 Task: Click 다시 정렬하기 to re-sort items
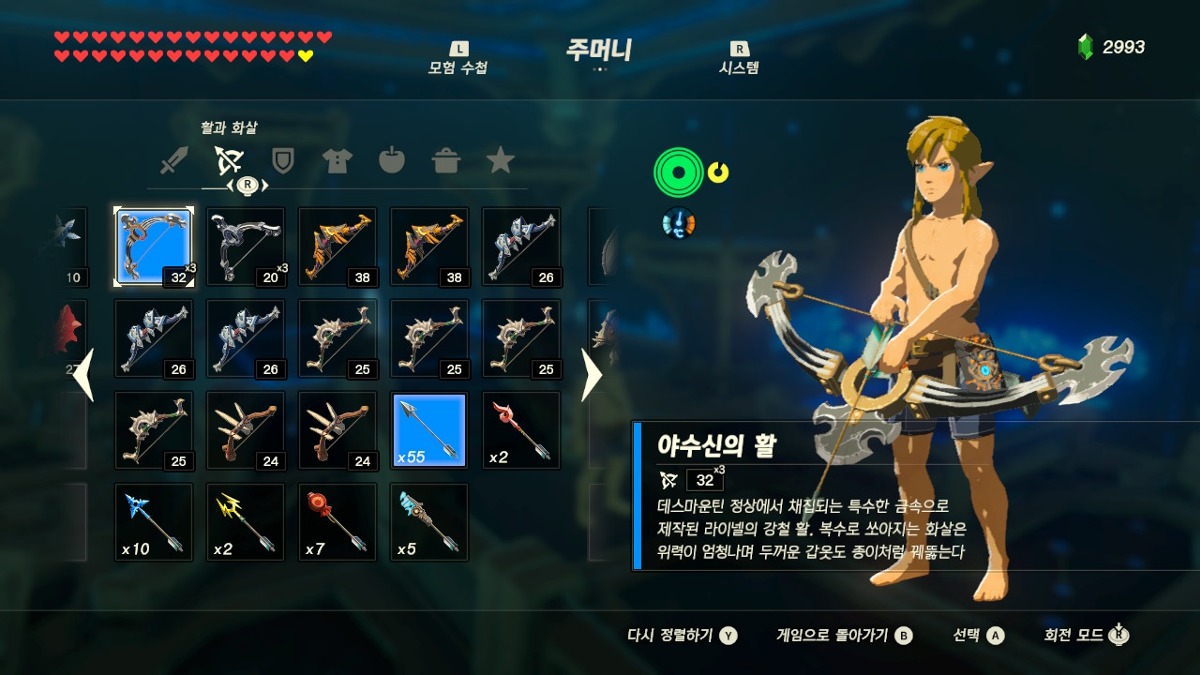pos(681,635)
